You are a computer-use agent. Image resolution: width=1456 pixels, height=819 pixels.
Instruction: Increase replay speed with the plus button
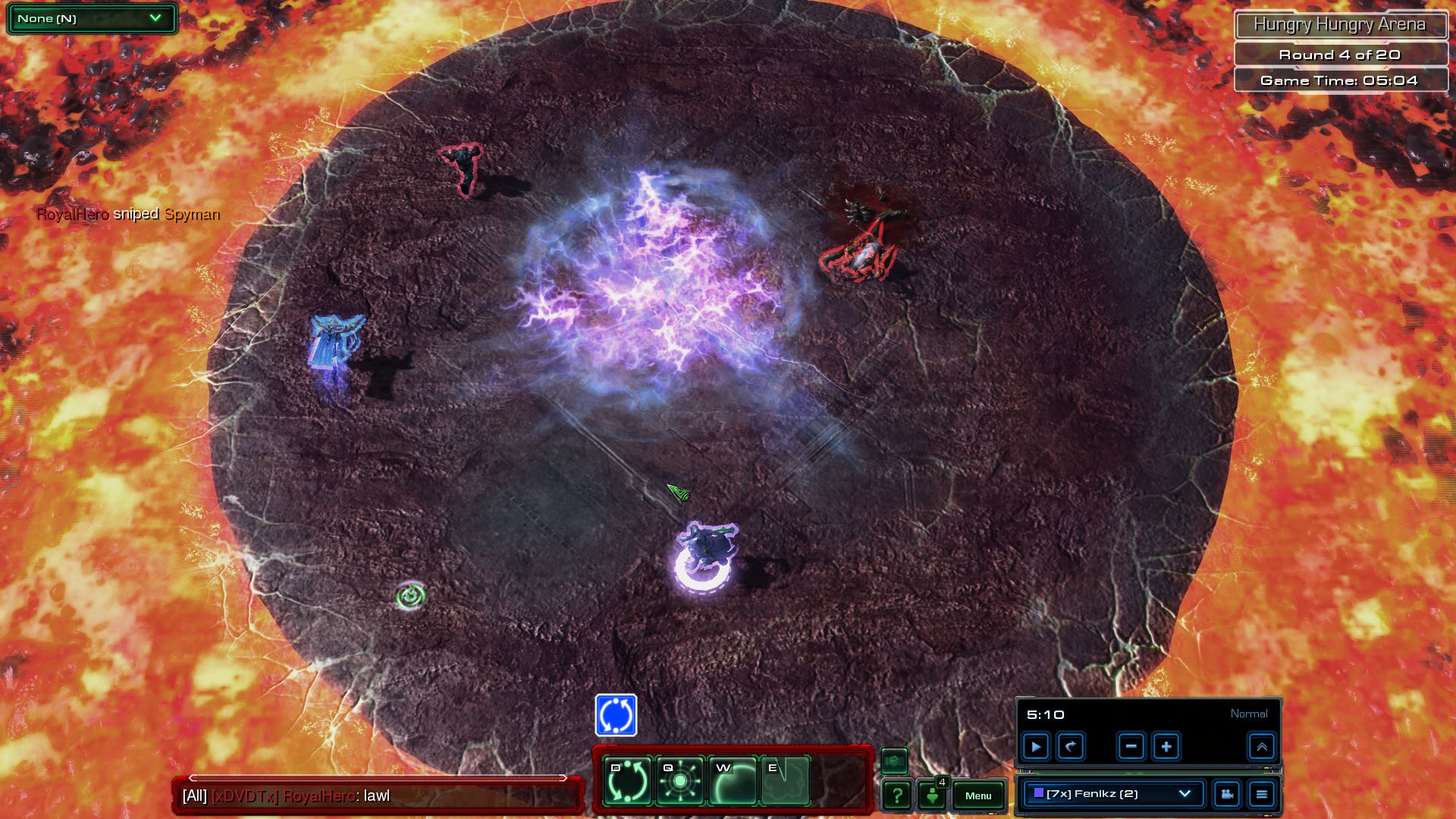click(1166, 747)
